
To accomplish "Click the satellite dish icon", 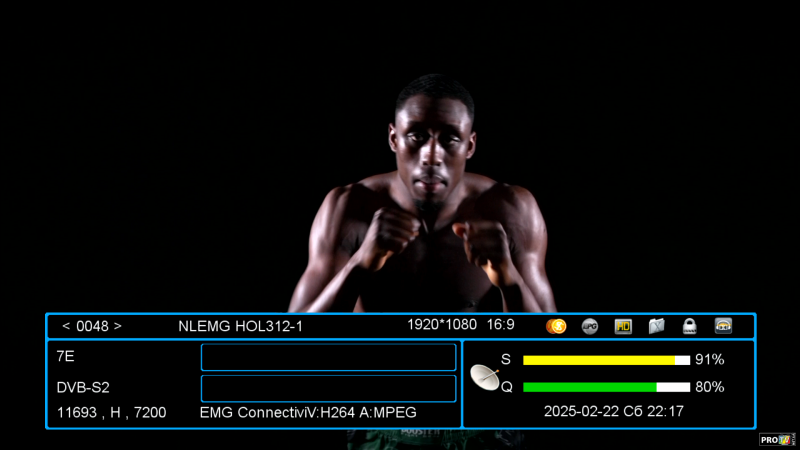I will click(x=487, y=377).
